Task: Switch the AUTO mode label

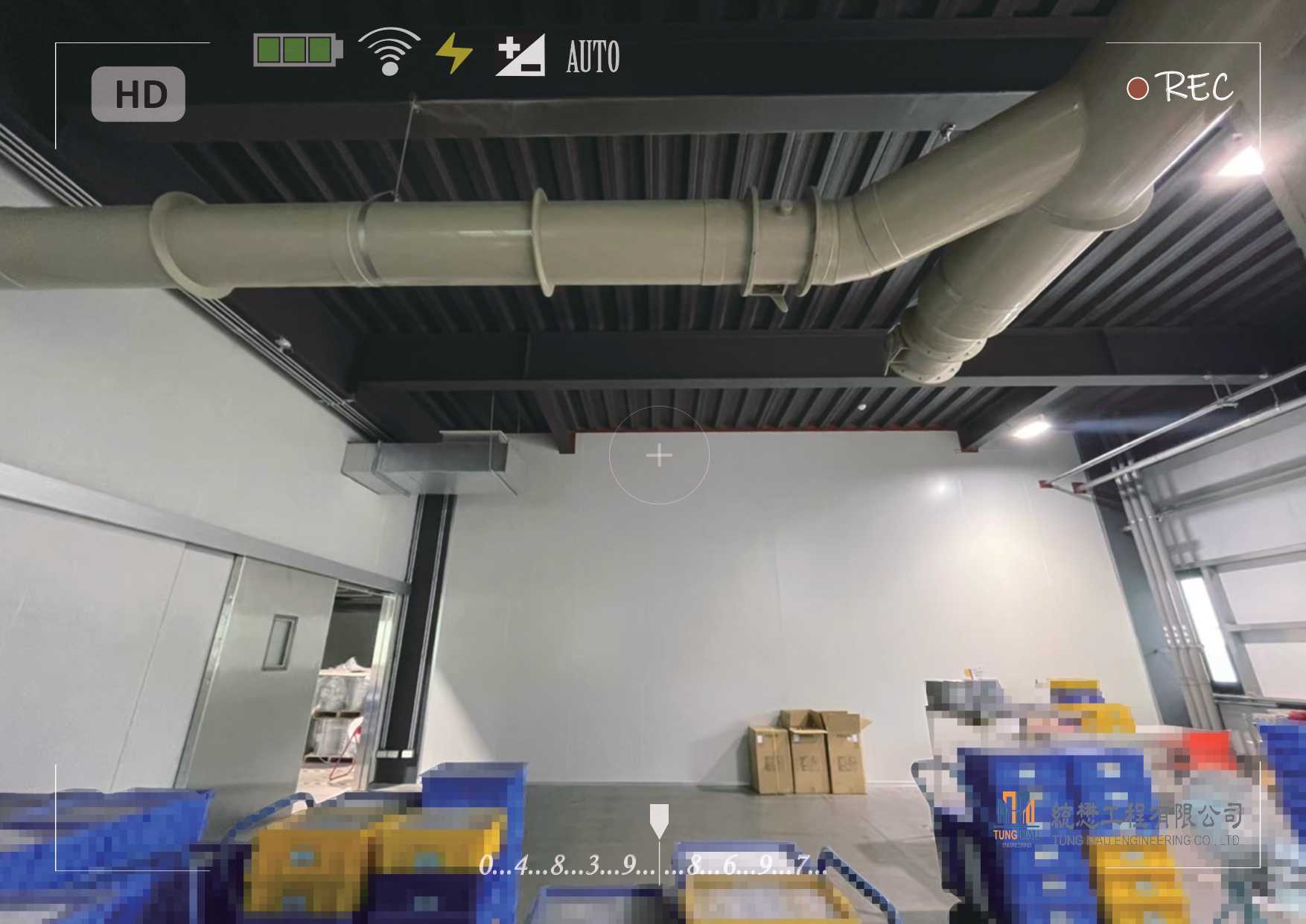Action: pyautogui.click(x=593, y=57)
